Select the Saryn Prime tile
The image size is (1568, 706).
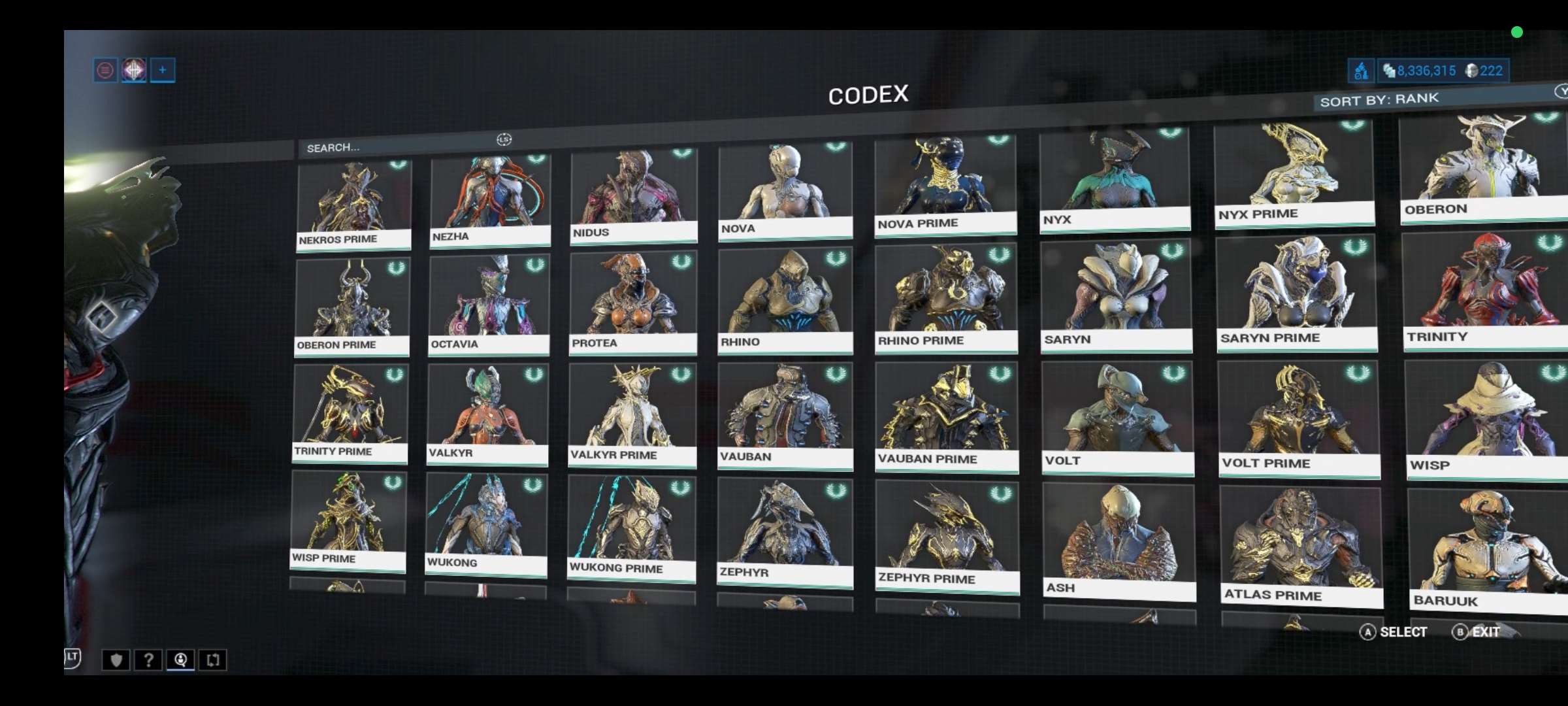pos(1297,293)
